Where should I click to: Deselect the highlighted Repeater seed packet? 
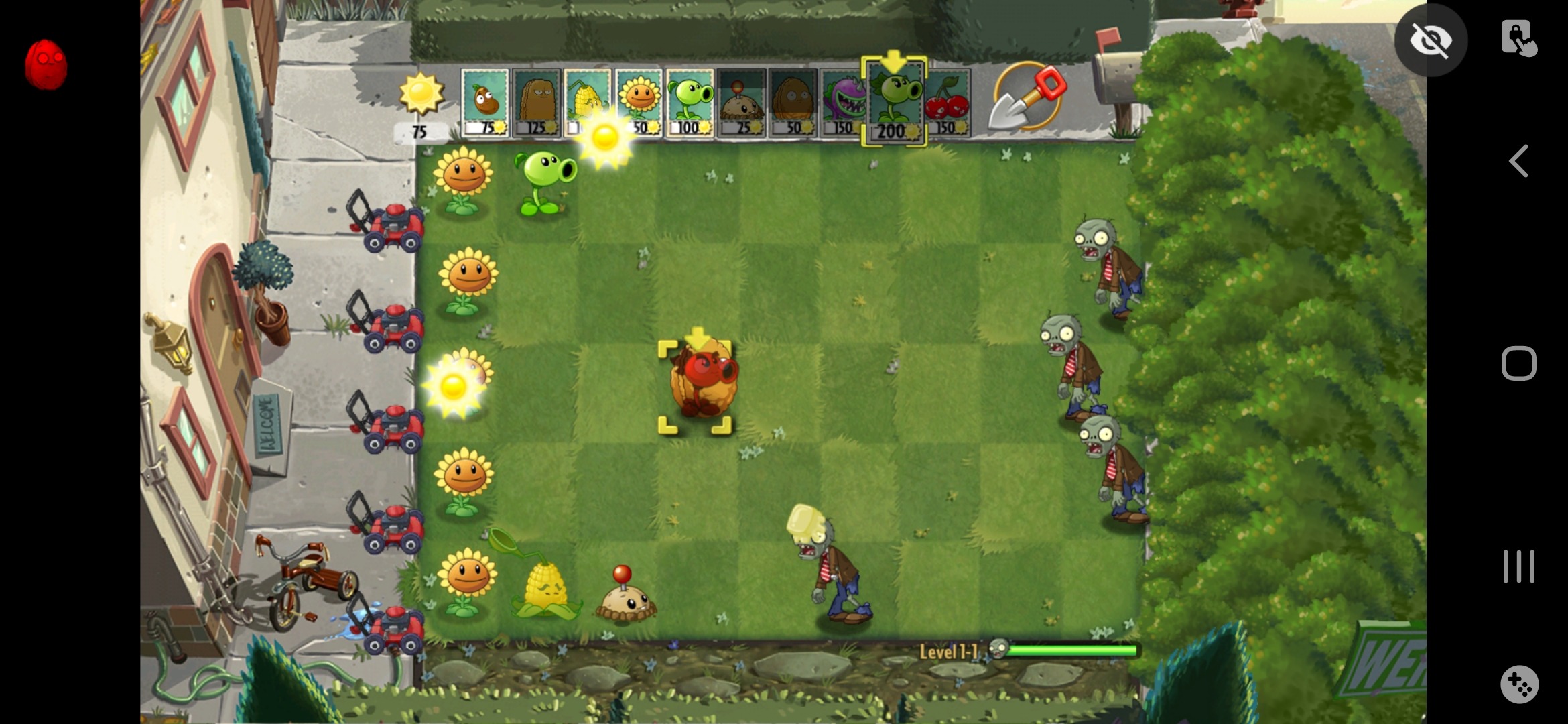894,102
